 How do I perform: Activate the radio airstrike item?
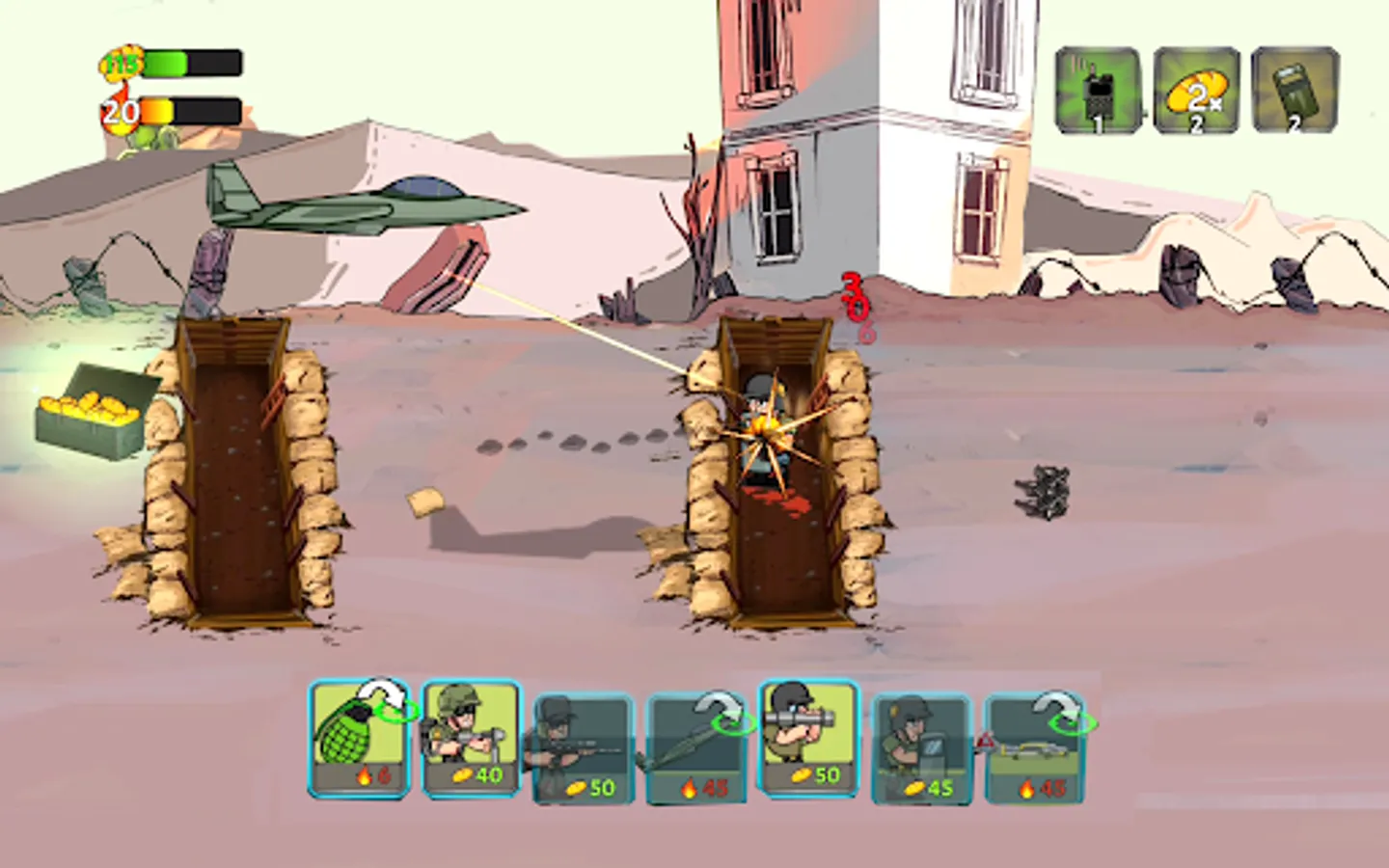click(1100, 87)
